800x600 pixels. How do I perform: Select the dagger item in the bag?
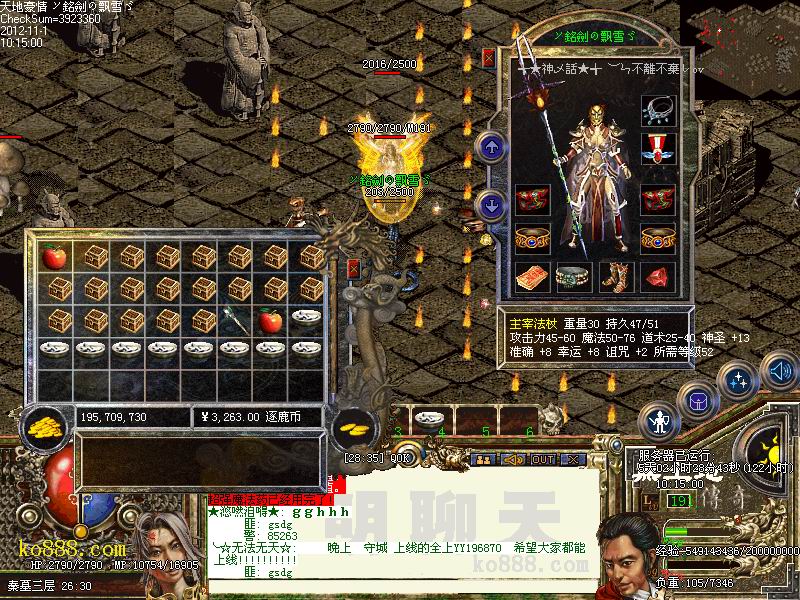tap(236, 321)
